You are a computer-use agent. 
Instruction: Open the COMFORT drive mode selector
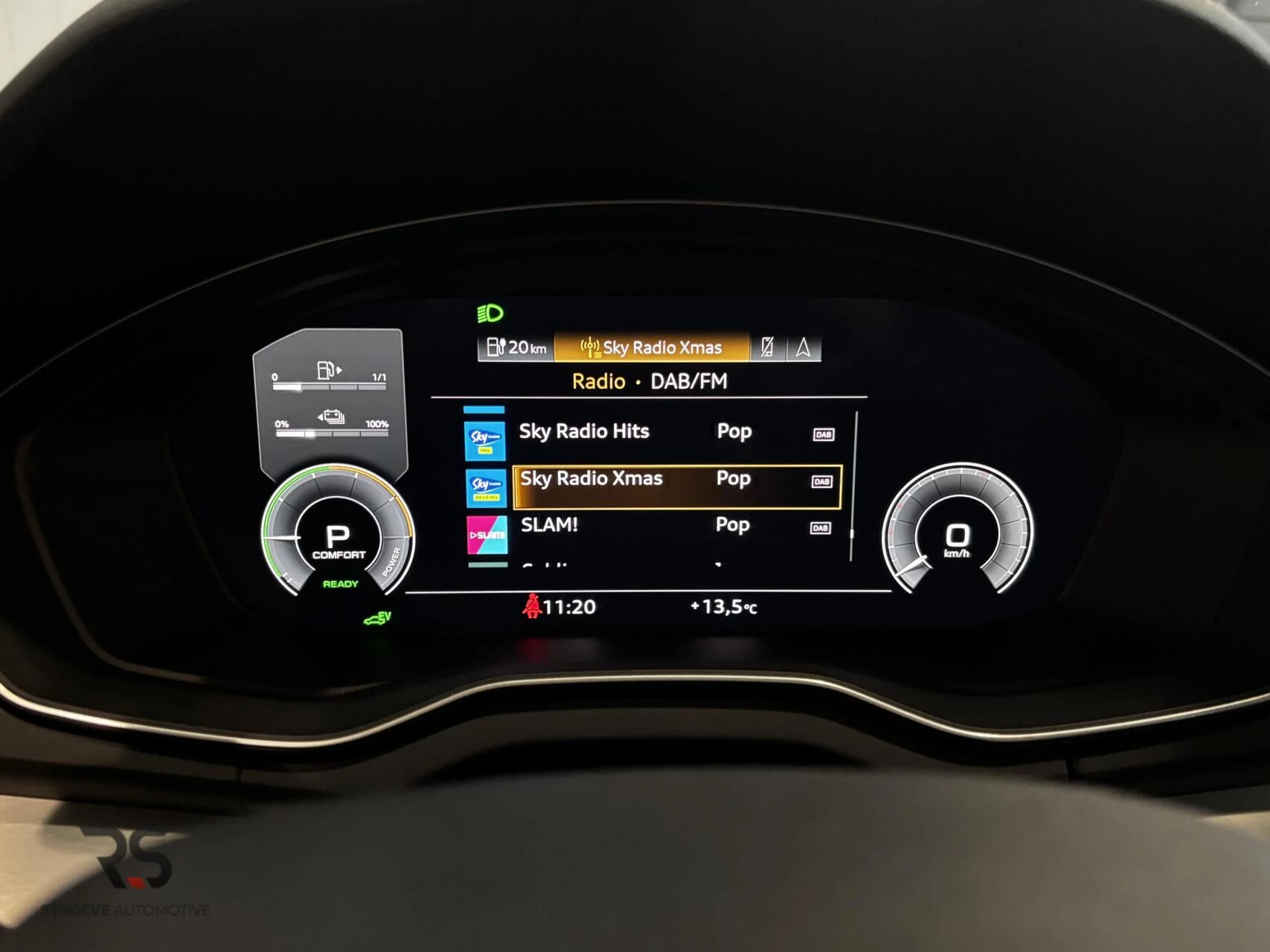(x=340, y=553)
